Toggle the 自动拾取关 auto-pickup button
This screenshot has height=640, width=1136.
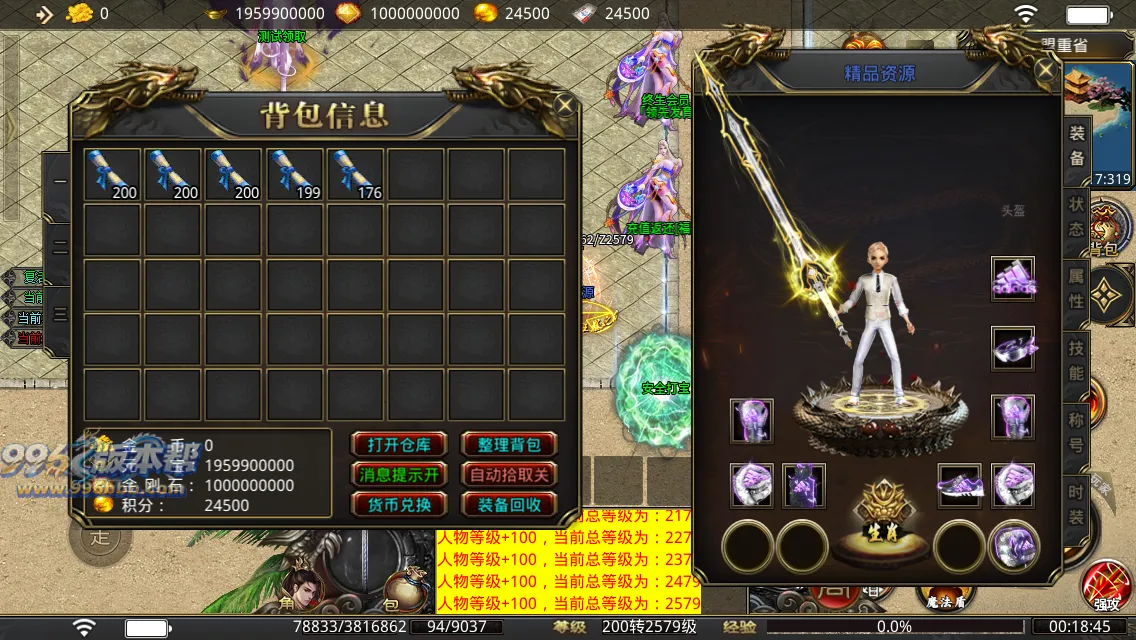pyautogui.click(x=508, y=475)
